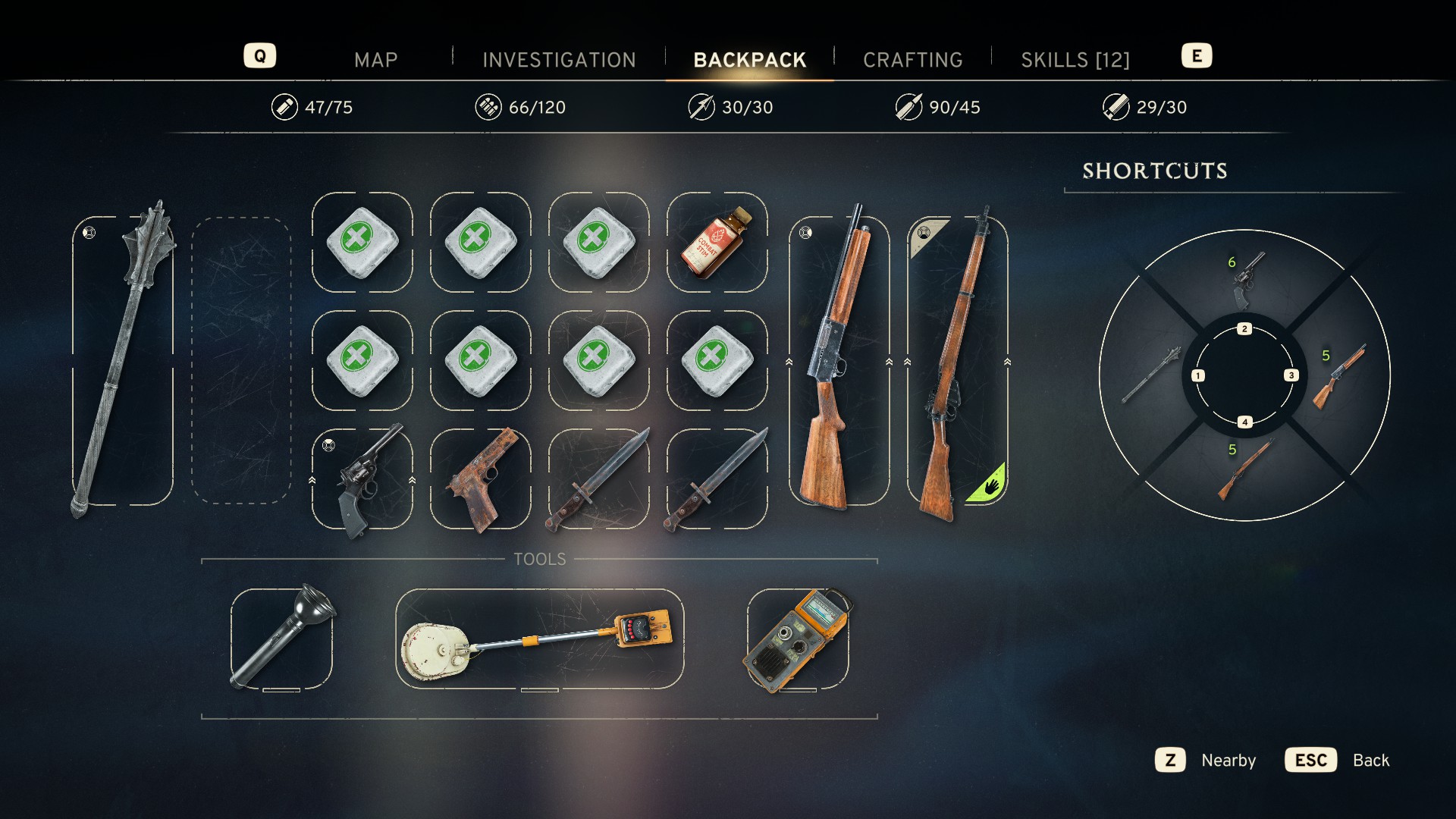Screen dimensions: 1456x819
Task: Choose the long bolt-action rifle slot
Action: coord(957,360)
